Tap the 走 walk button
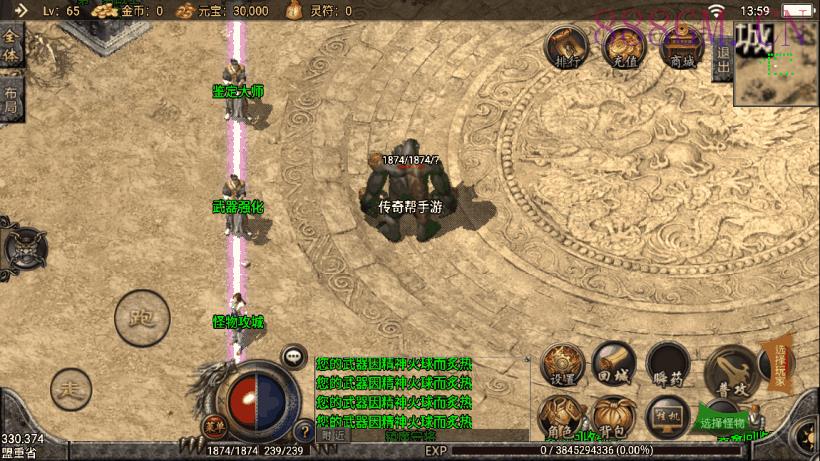 pos(70,387)
